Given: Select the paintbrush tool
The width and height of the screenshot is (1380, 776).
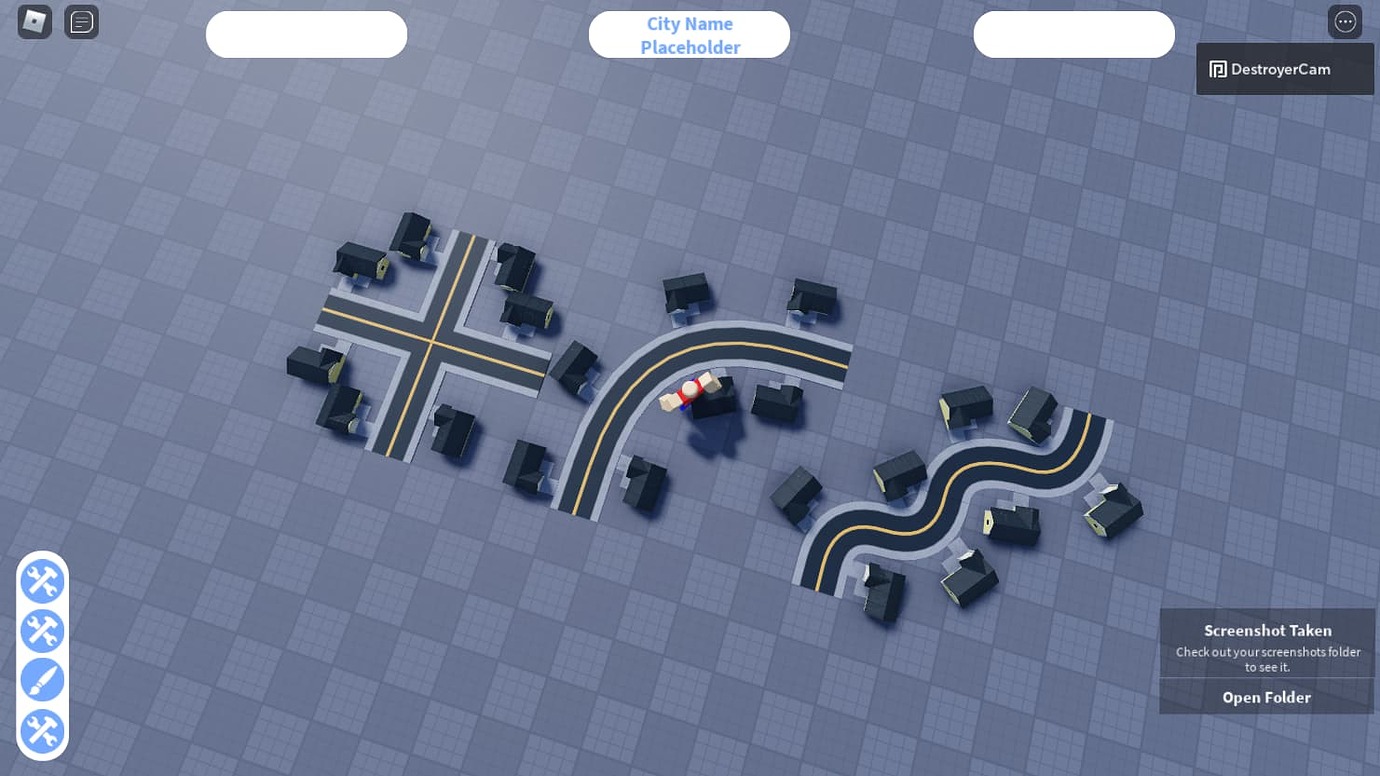Looking at the screenshot, I should (42, 679).
